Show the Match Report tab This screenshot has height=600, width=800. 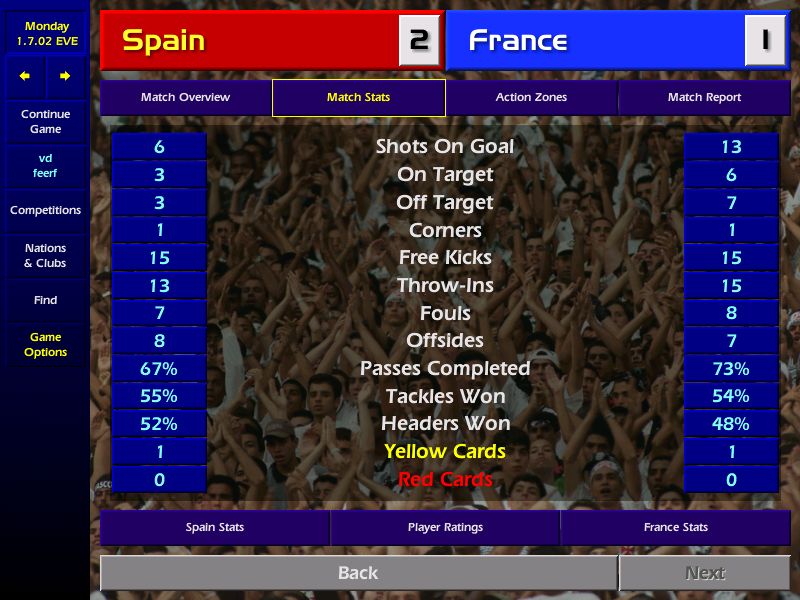tap(704, 98)
